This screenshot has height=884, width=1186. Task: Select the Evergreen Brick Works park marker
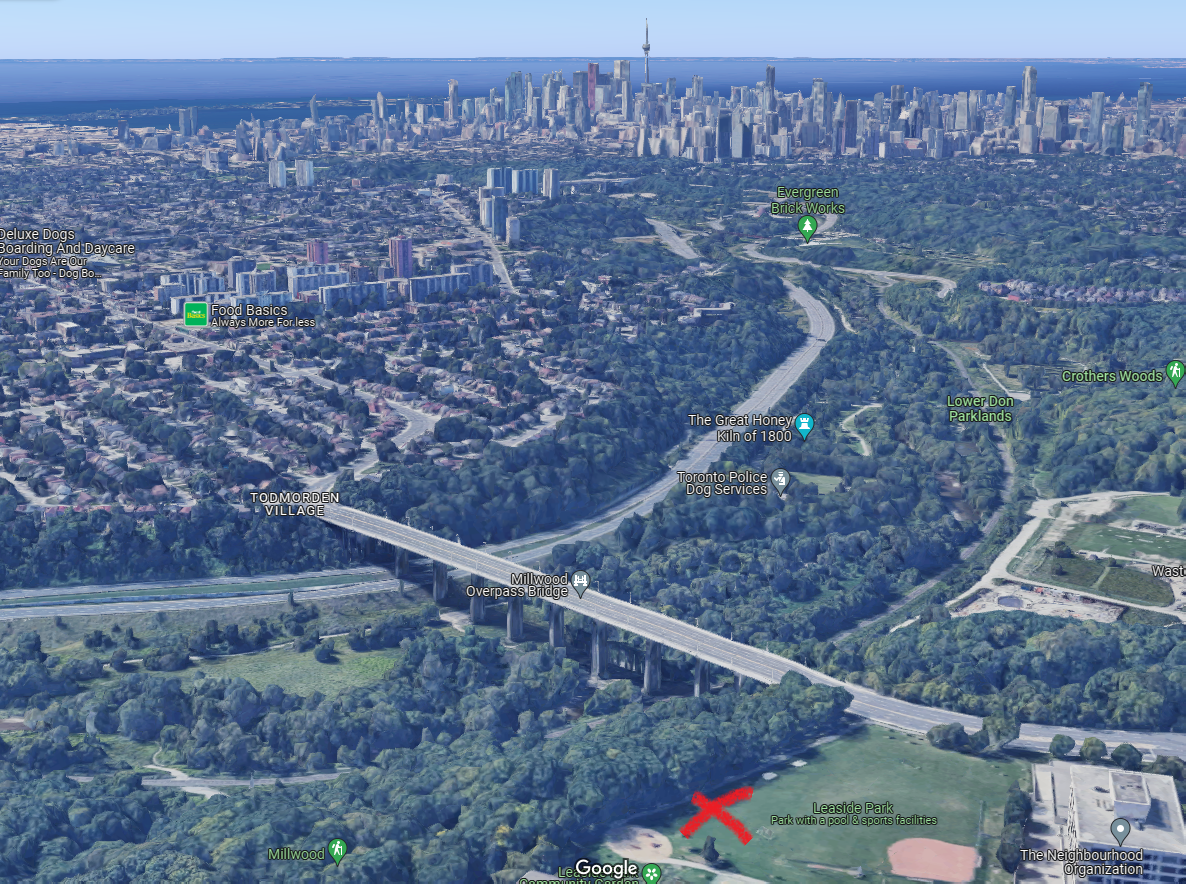[807, 229]
